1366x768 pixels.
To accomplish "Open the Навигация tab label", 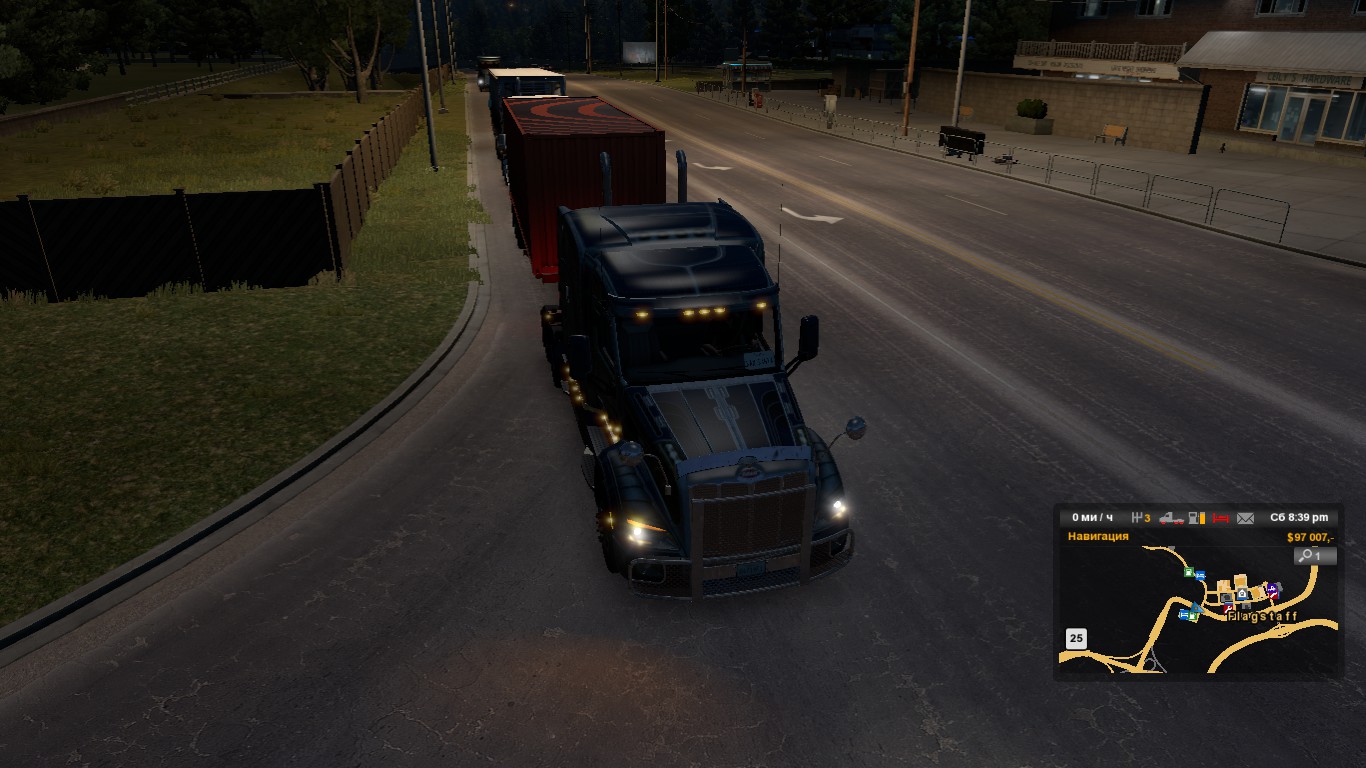I will pyautogui.click(x=1097, y=536).
